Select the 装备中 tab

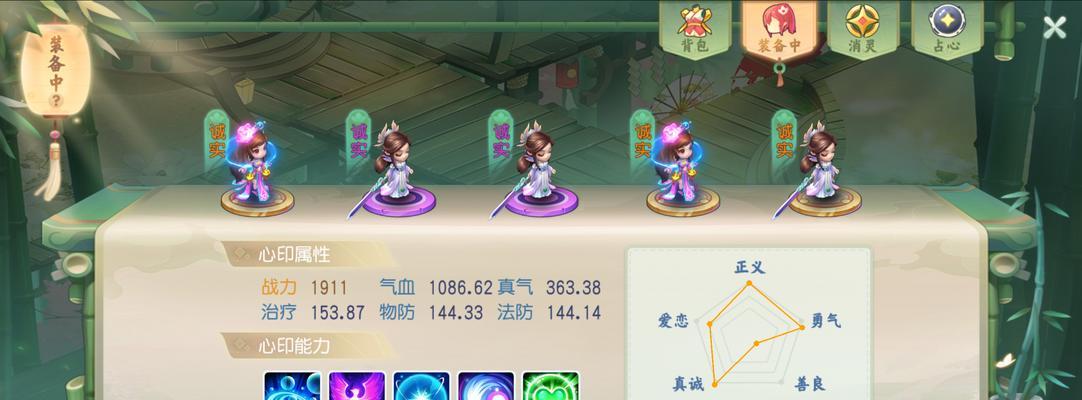tap(778, 29)
